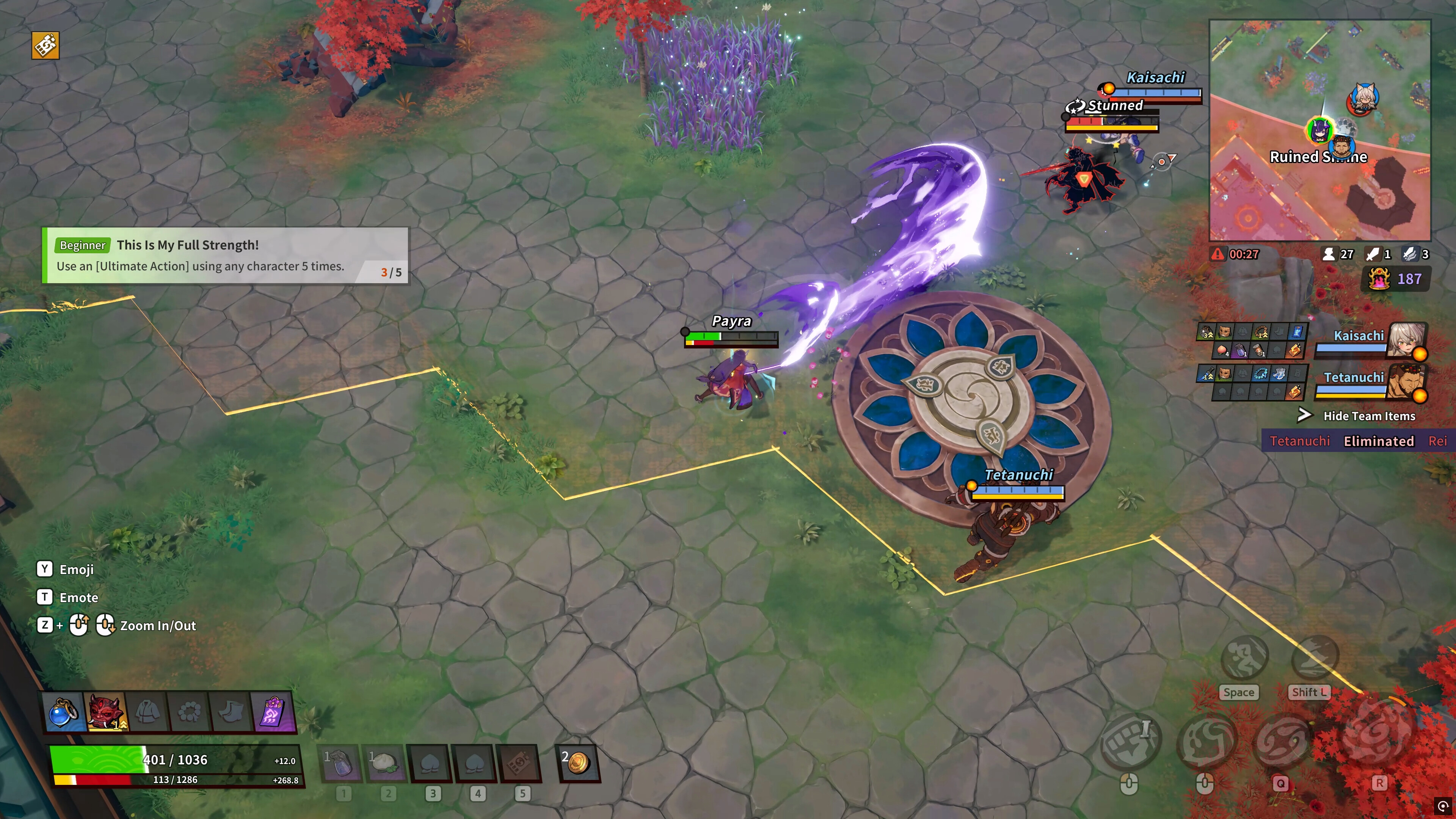Click the ultimate ability icon bound to R
The height and width of the screenshot is (819, 1456).
coord(1380,738)
